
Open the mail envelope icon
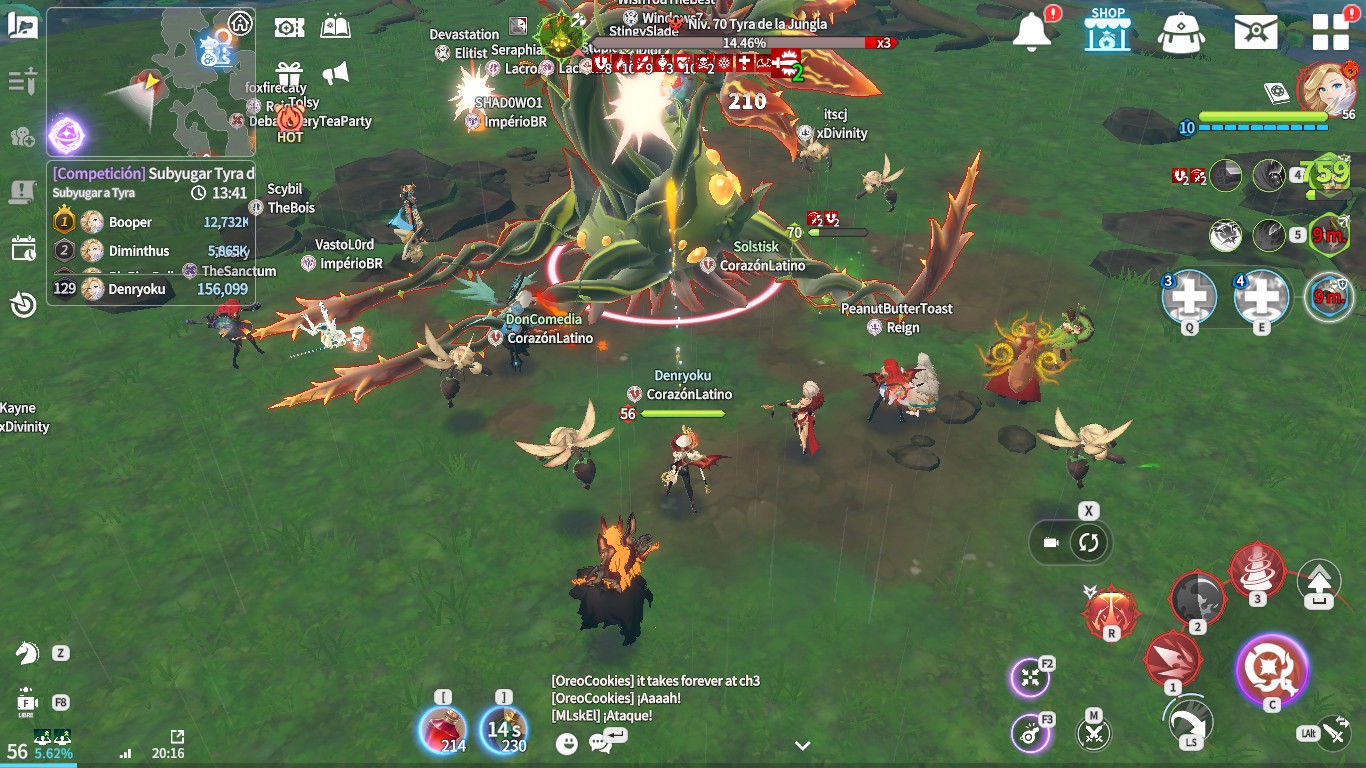click(x=1255, y=32)
